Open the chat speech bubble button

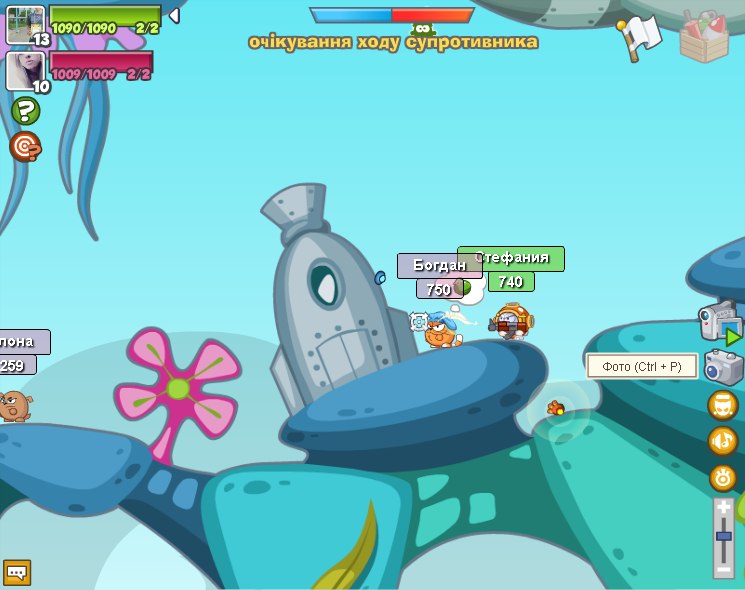tap(17, 572)
